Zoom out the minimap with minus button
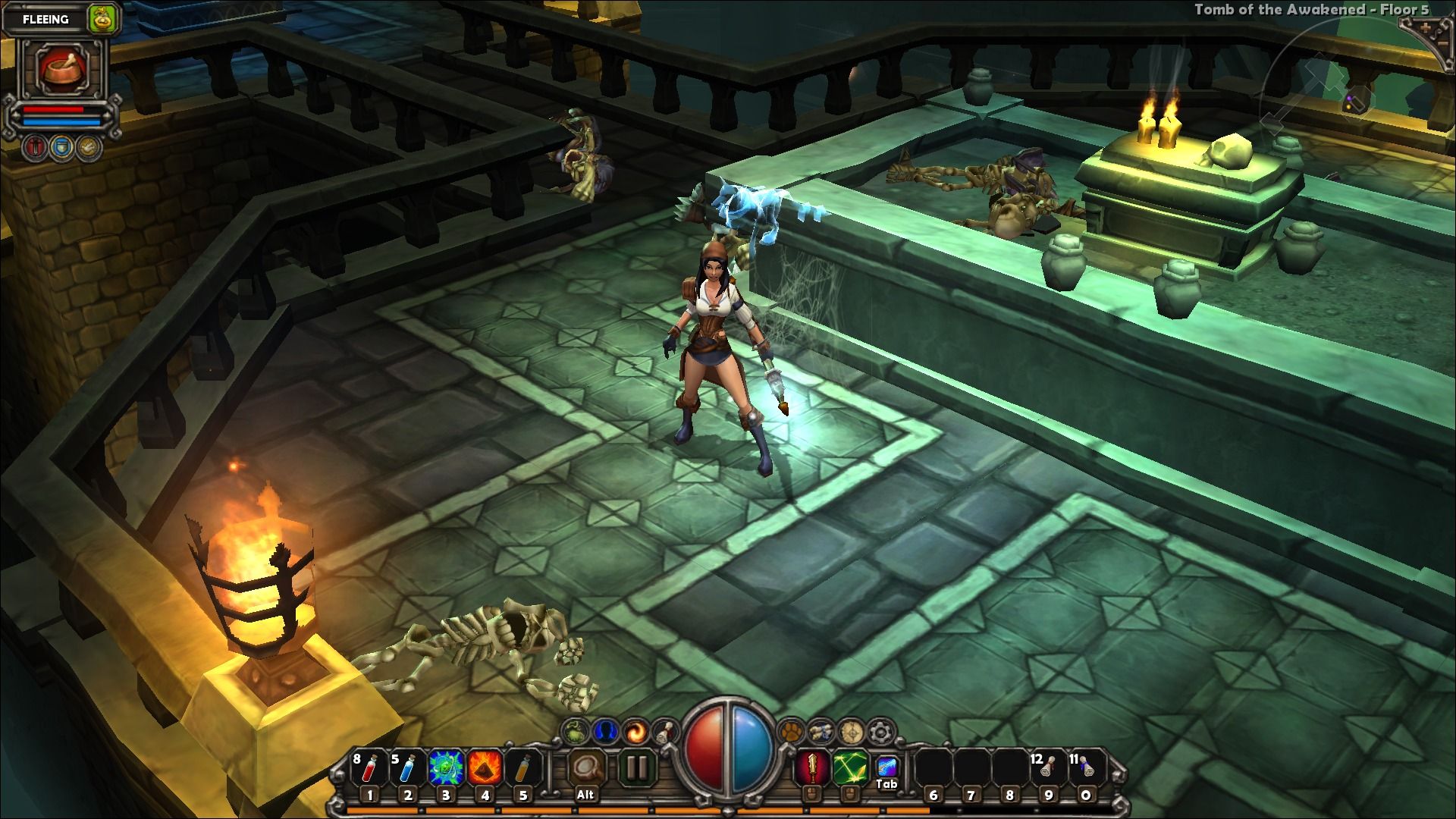 click(x=1442, y=44)
